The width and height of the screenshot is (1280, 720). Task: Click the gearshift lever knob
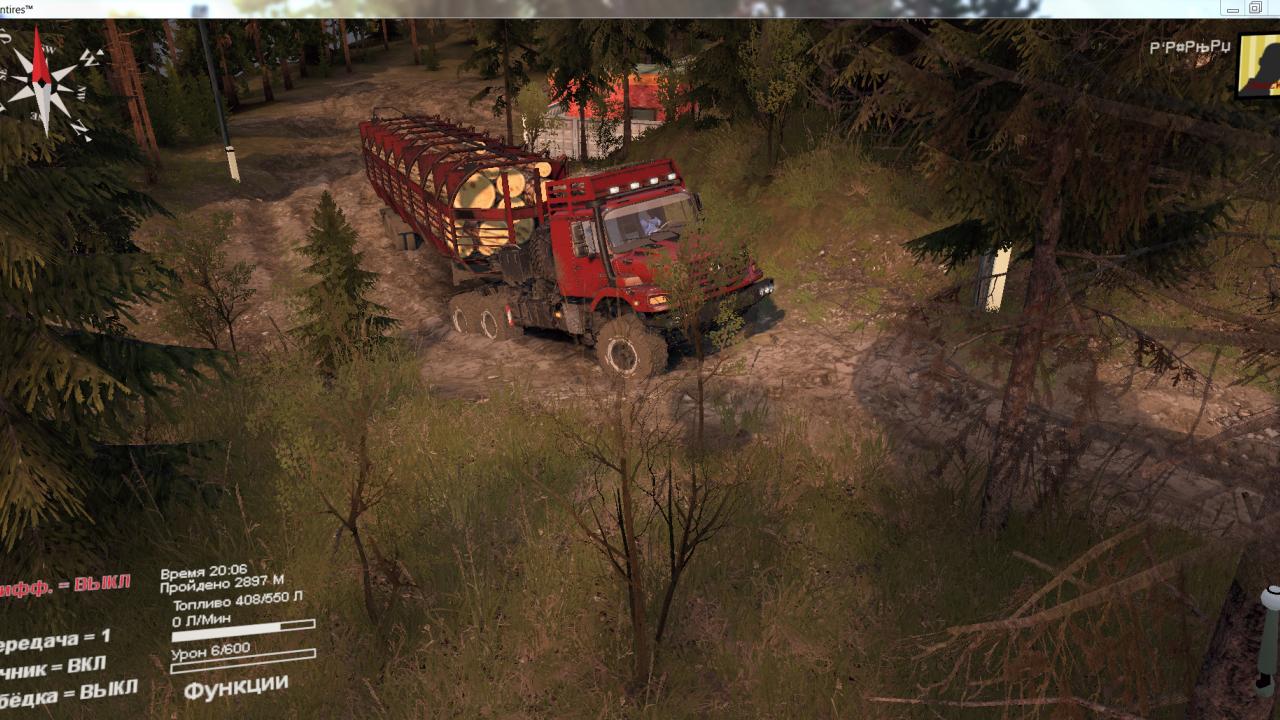pos(1269,597)
